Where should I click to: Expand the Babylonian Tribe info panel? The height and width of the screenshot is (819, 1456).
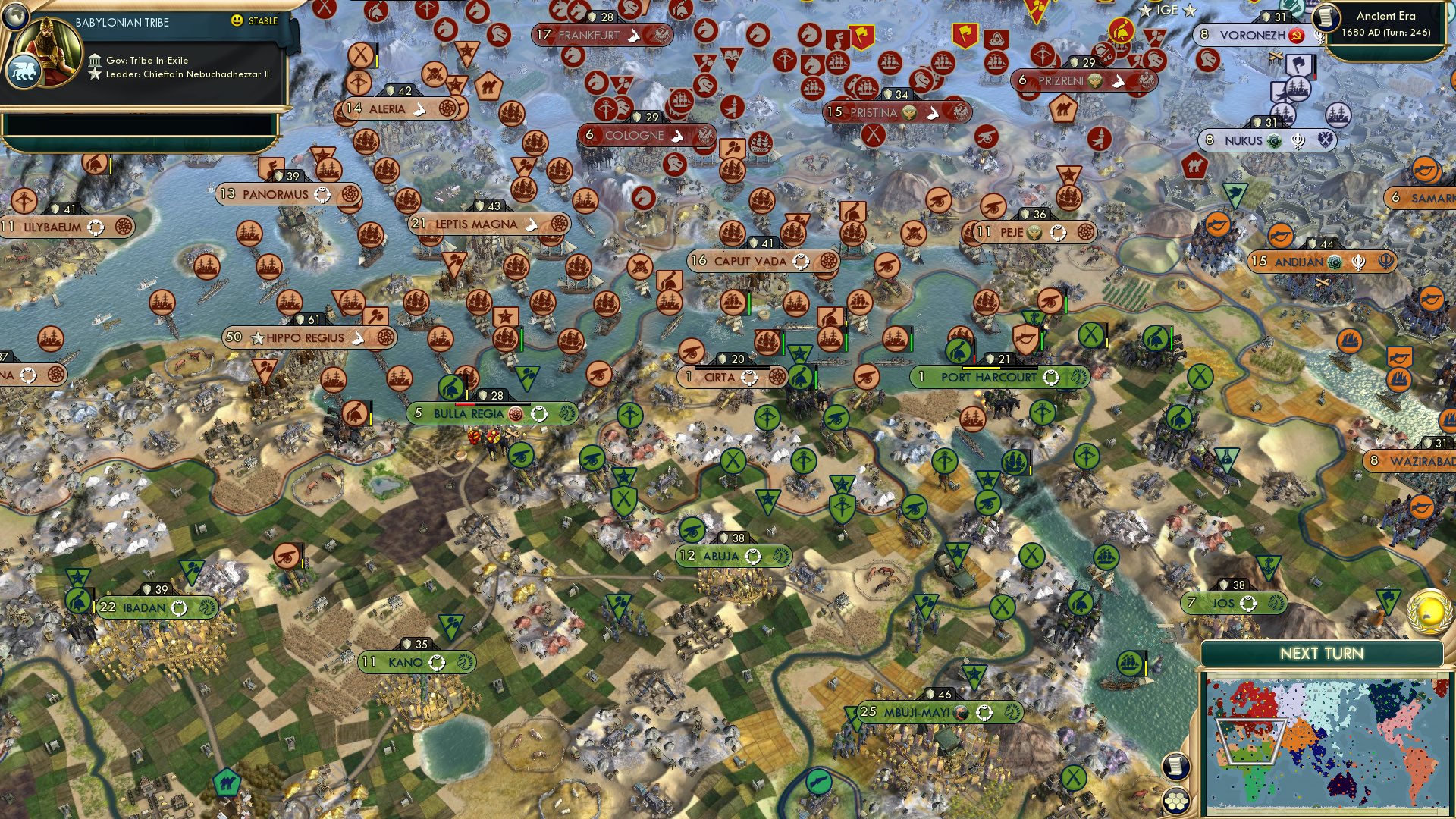[121, 21]
